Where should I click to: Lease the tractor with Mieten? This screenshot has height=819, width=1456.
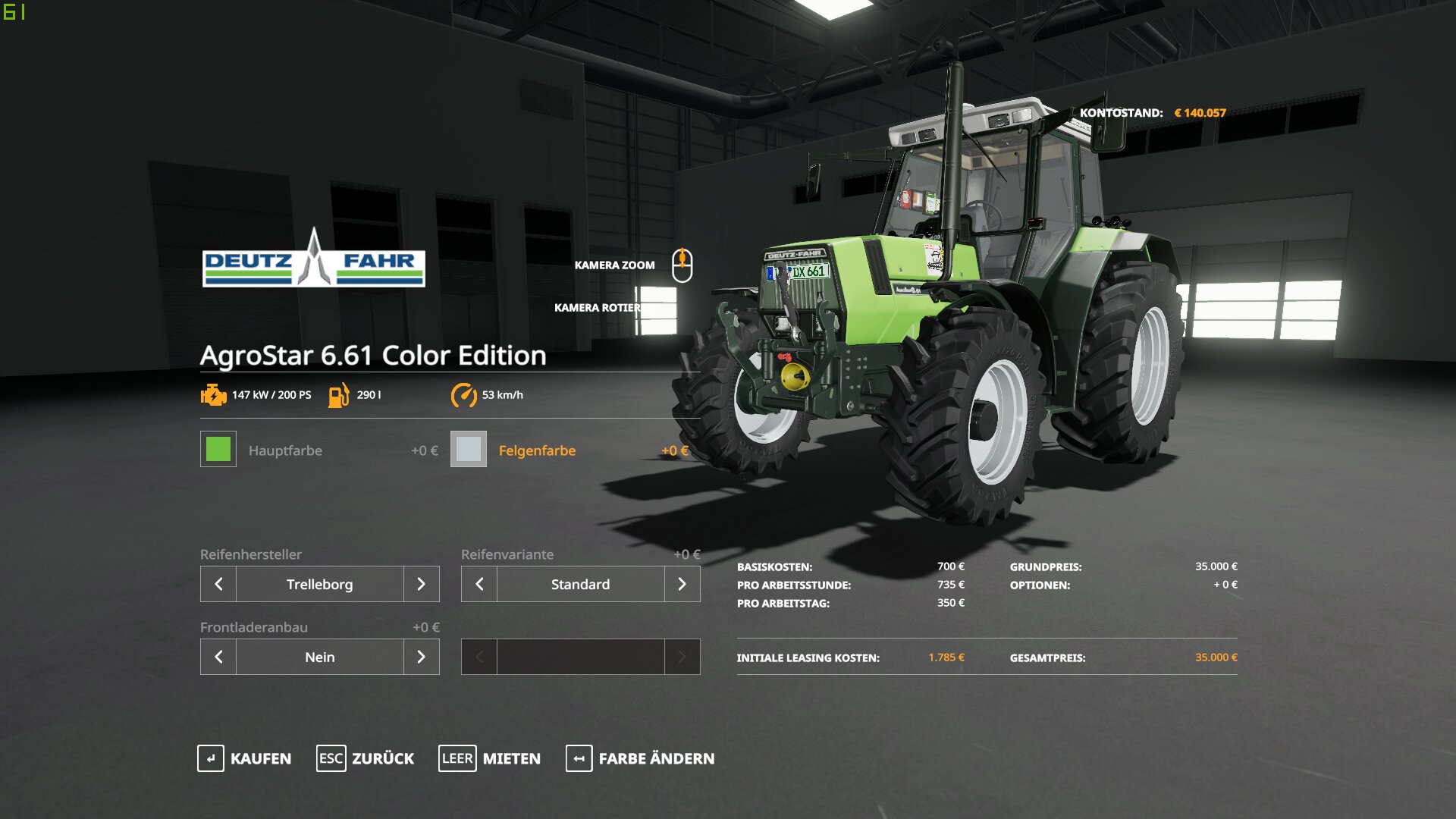pos(490,758)
